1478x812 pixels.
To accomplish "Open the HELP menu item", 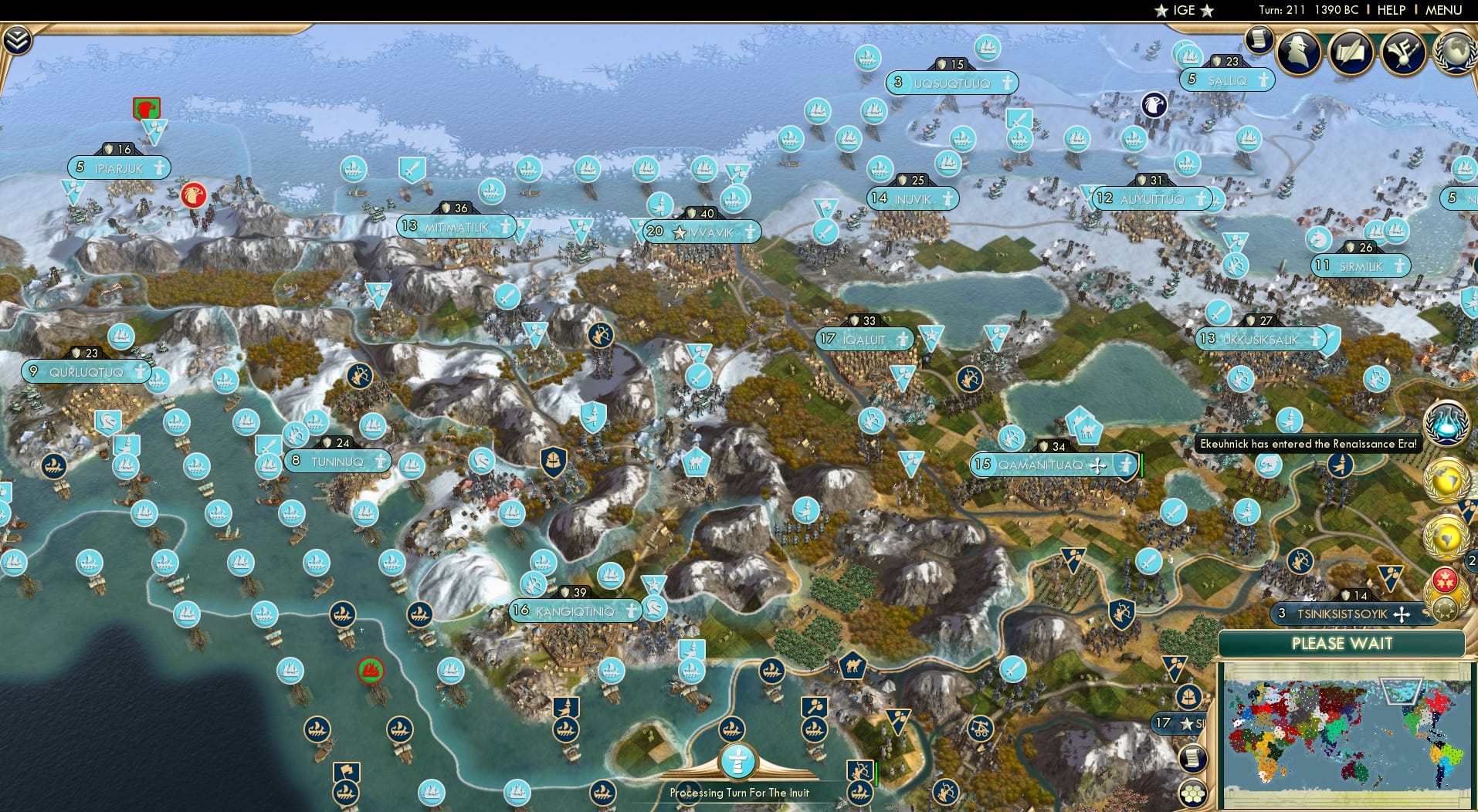I will click(x=1390, y=10).
